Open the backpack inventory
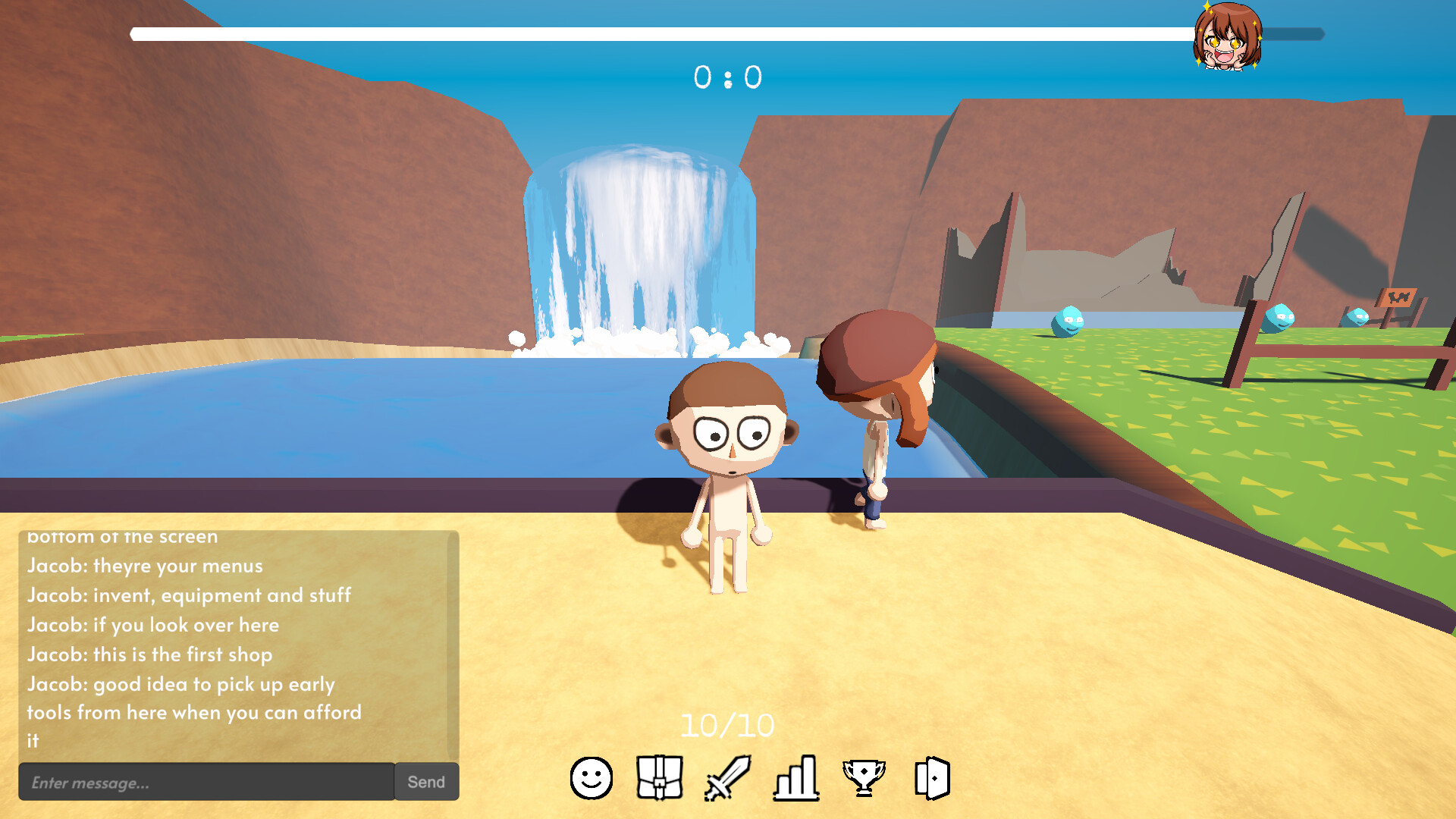1456x819 pixels. pyautogui.click(x=658, y=775)
